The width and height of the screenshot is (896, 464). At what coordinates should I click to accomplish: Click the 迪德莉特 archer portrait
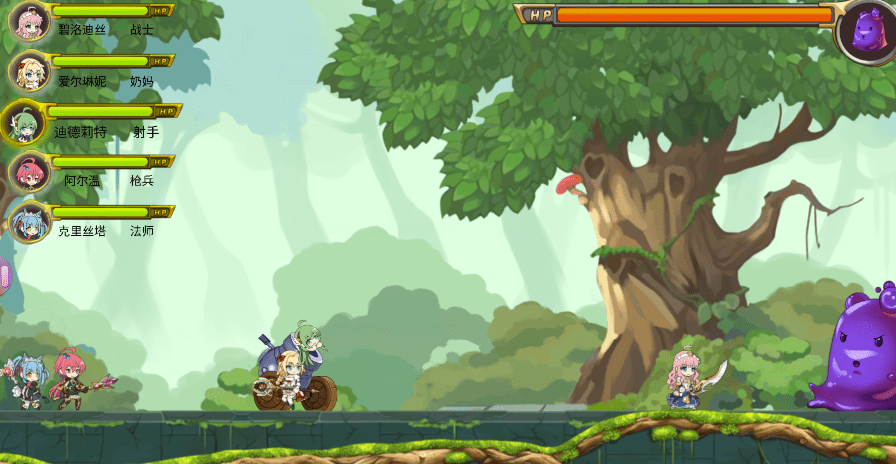22,123
